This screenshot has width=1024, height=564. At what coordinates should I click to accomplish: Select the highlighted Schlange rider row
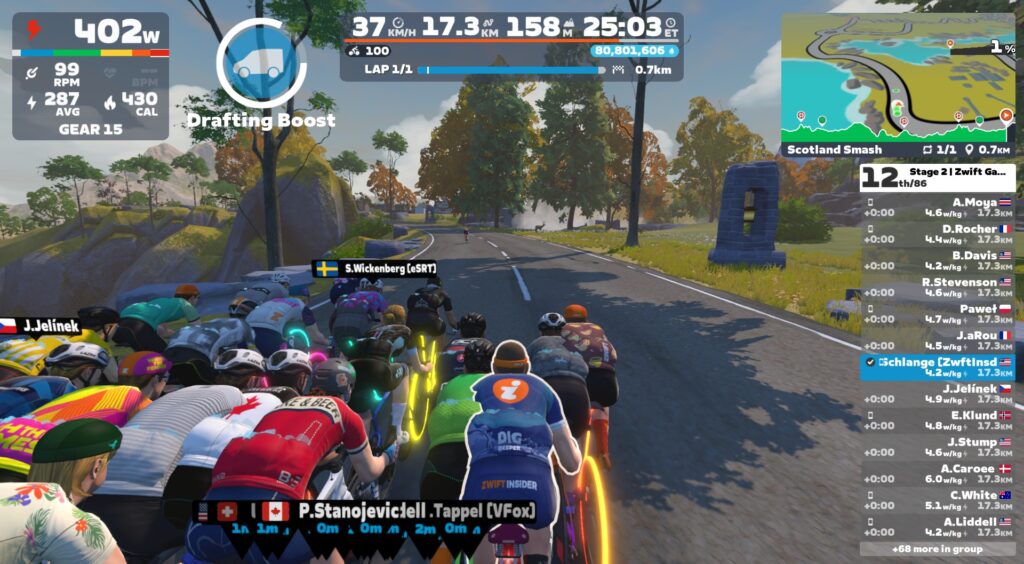click(938, 367)
